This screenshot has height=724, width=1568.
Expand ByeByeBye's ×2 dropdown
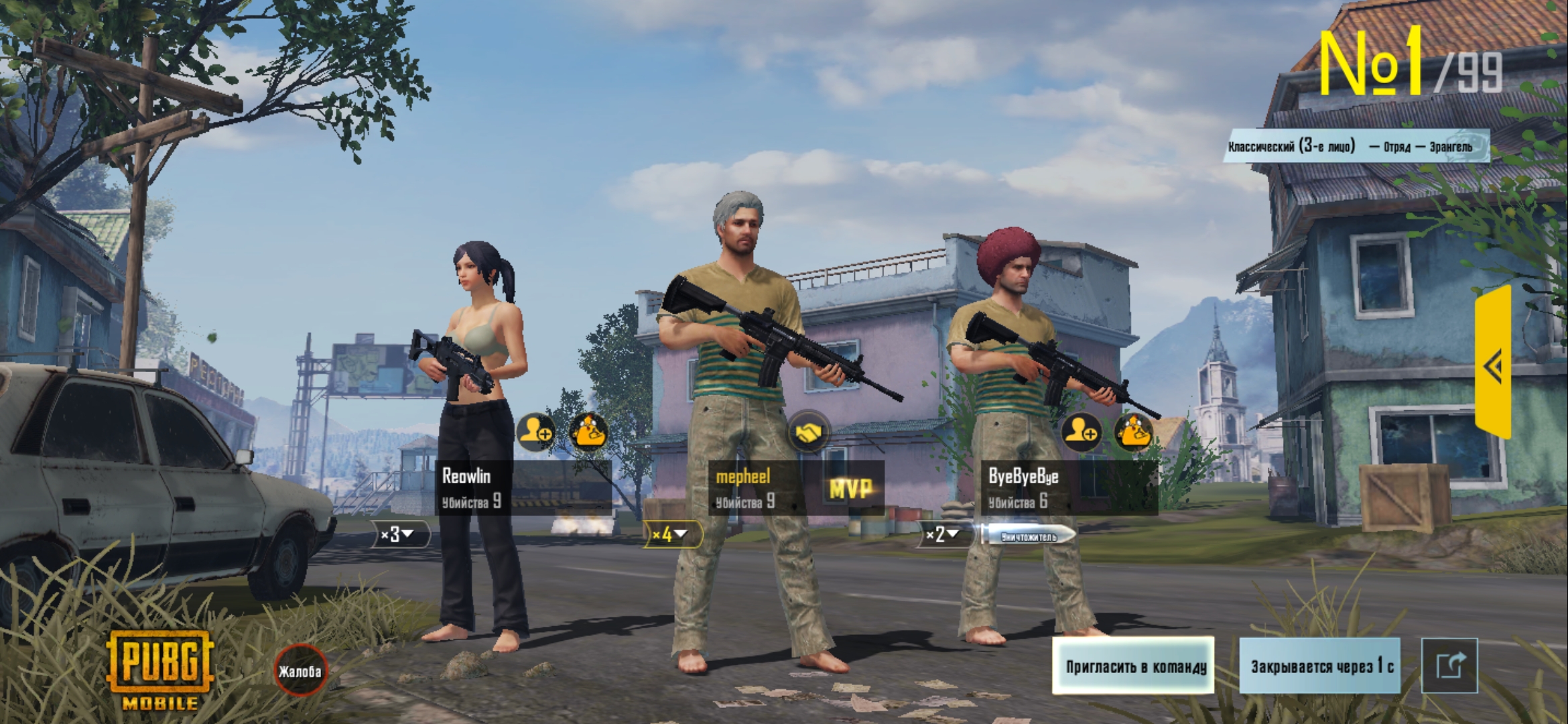[x=945, y=534]
